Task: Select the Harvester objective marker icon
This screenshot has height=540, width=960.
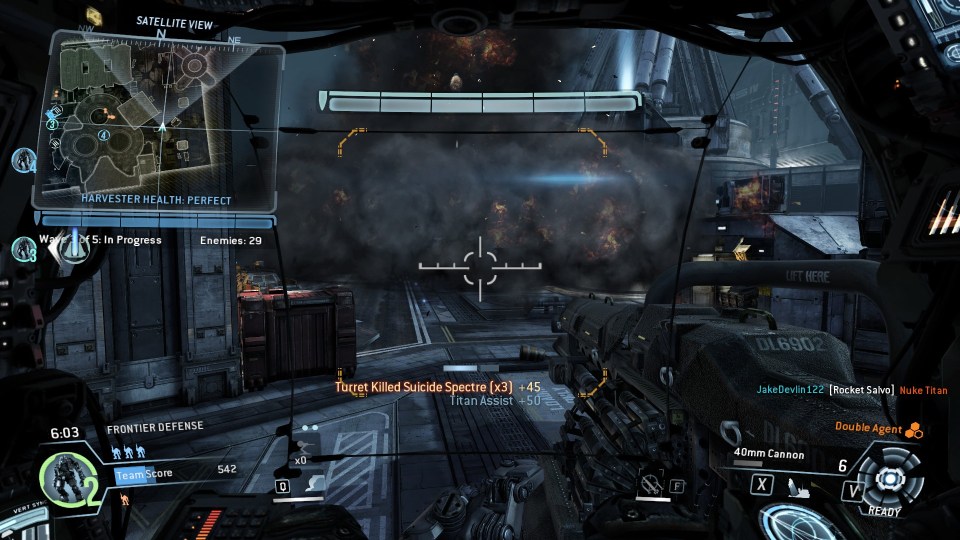Action: (x=73, y=243)
